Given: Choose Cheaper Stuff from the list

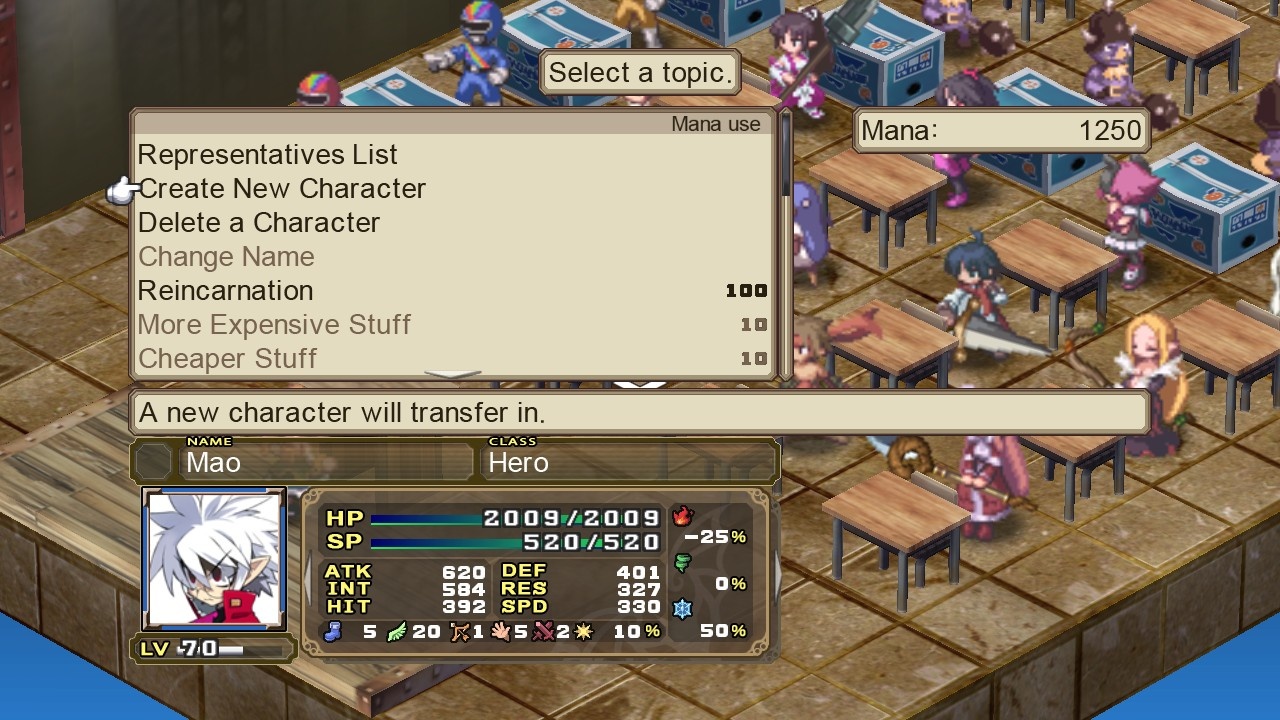Looking at the screenshot, I should coord(227,359).
